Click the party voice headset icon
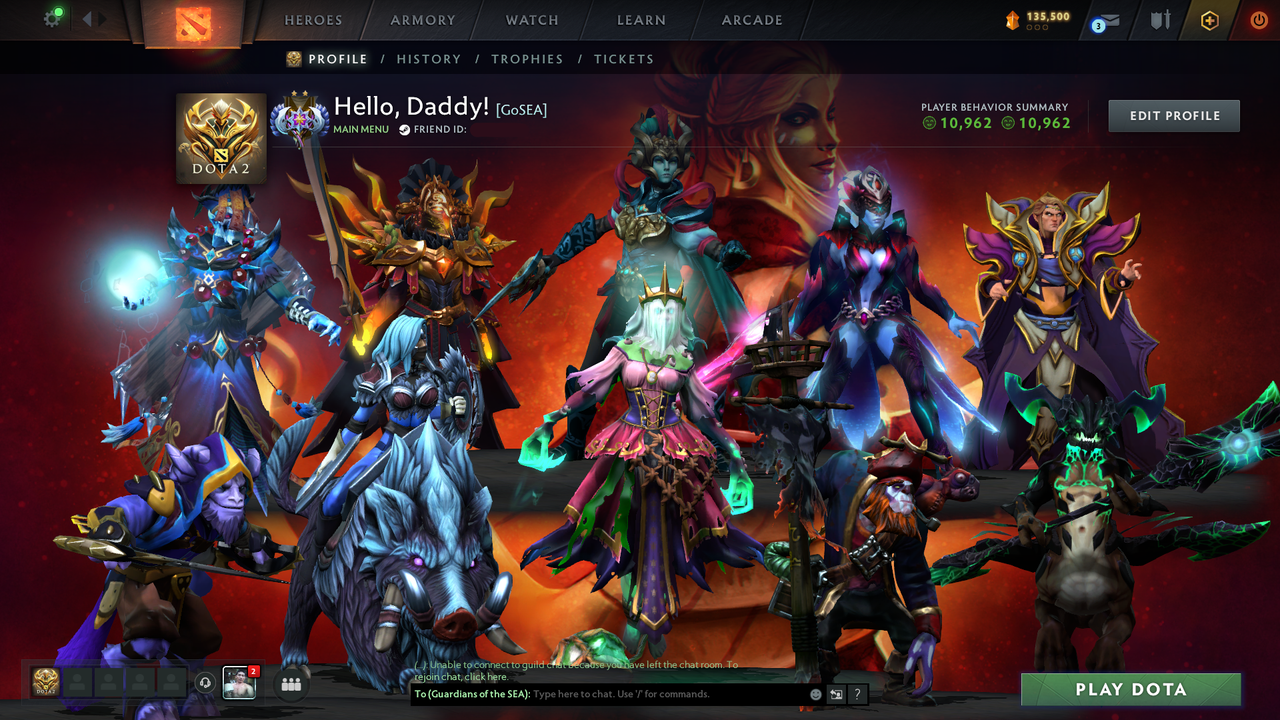This screenshot has height=720, width=1280. (207, 683)
